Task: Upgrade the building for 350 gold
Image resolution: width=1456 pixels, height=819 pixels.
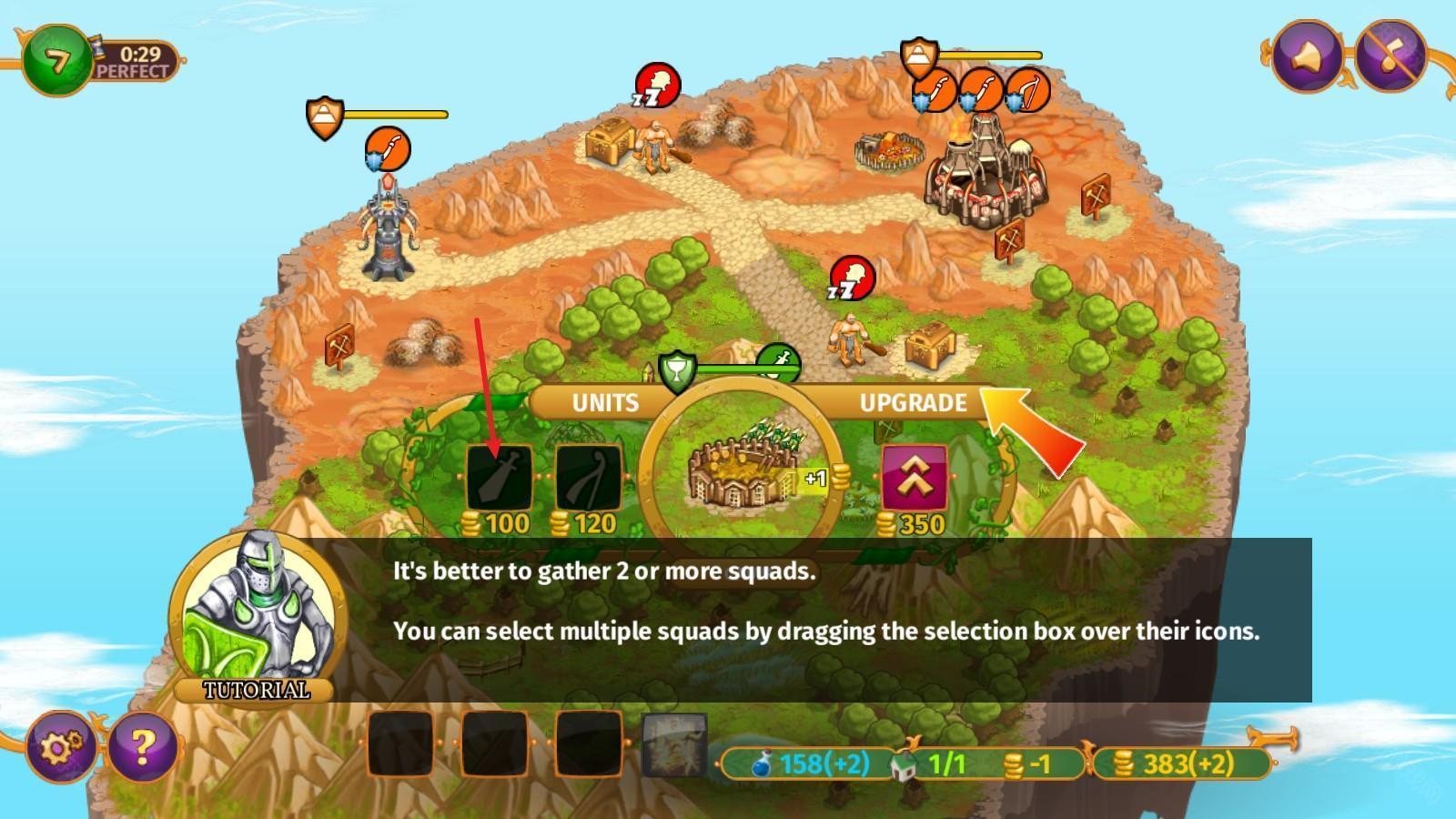Action: click(914, 478)
